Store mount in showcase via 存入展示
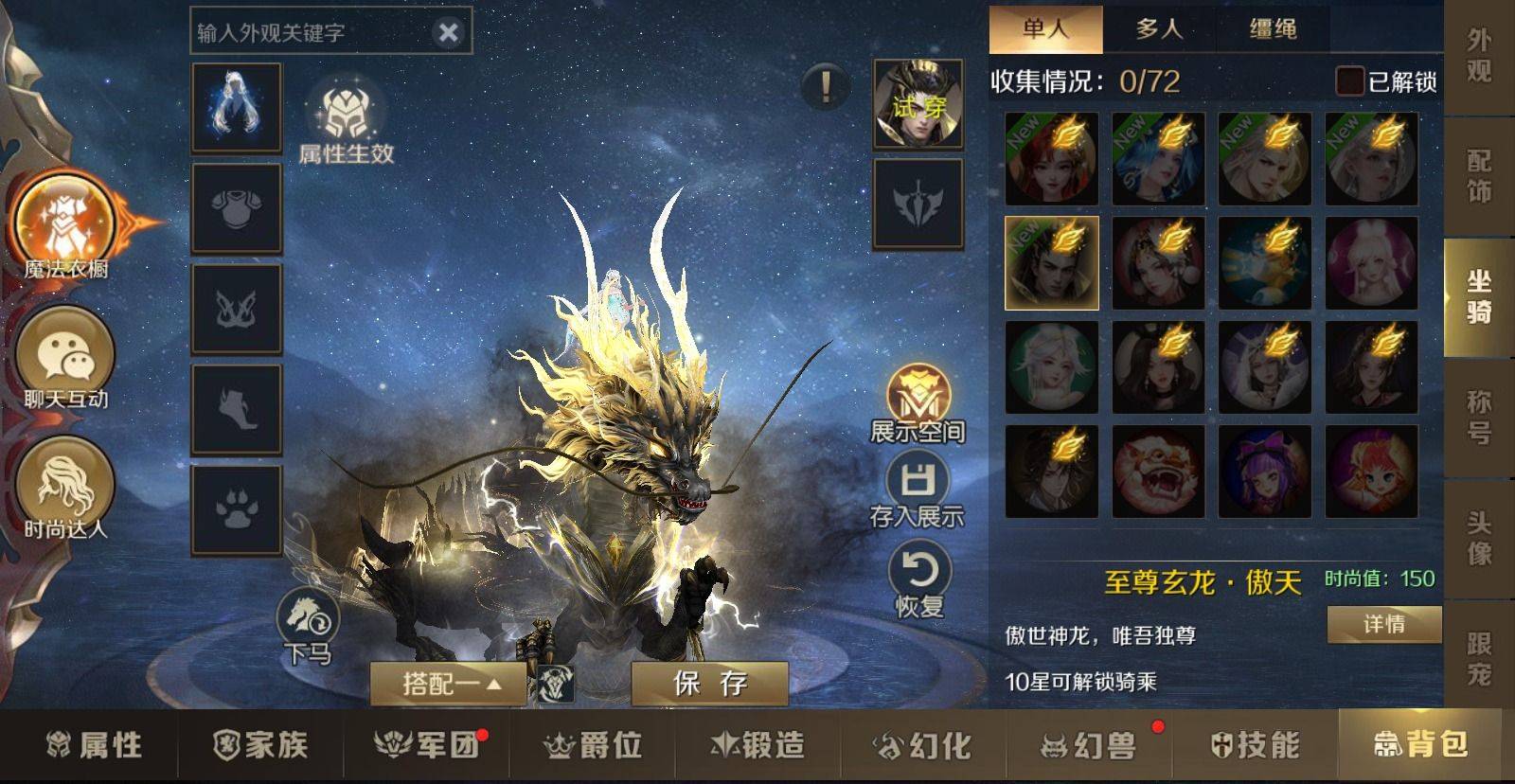1515x784 pixels. pos(917,490)
